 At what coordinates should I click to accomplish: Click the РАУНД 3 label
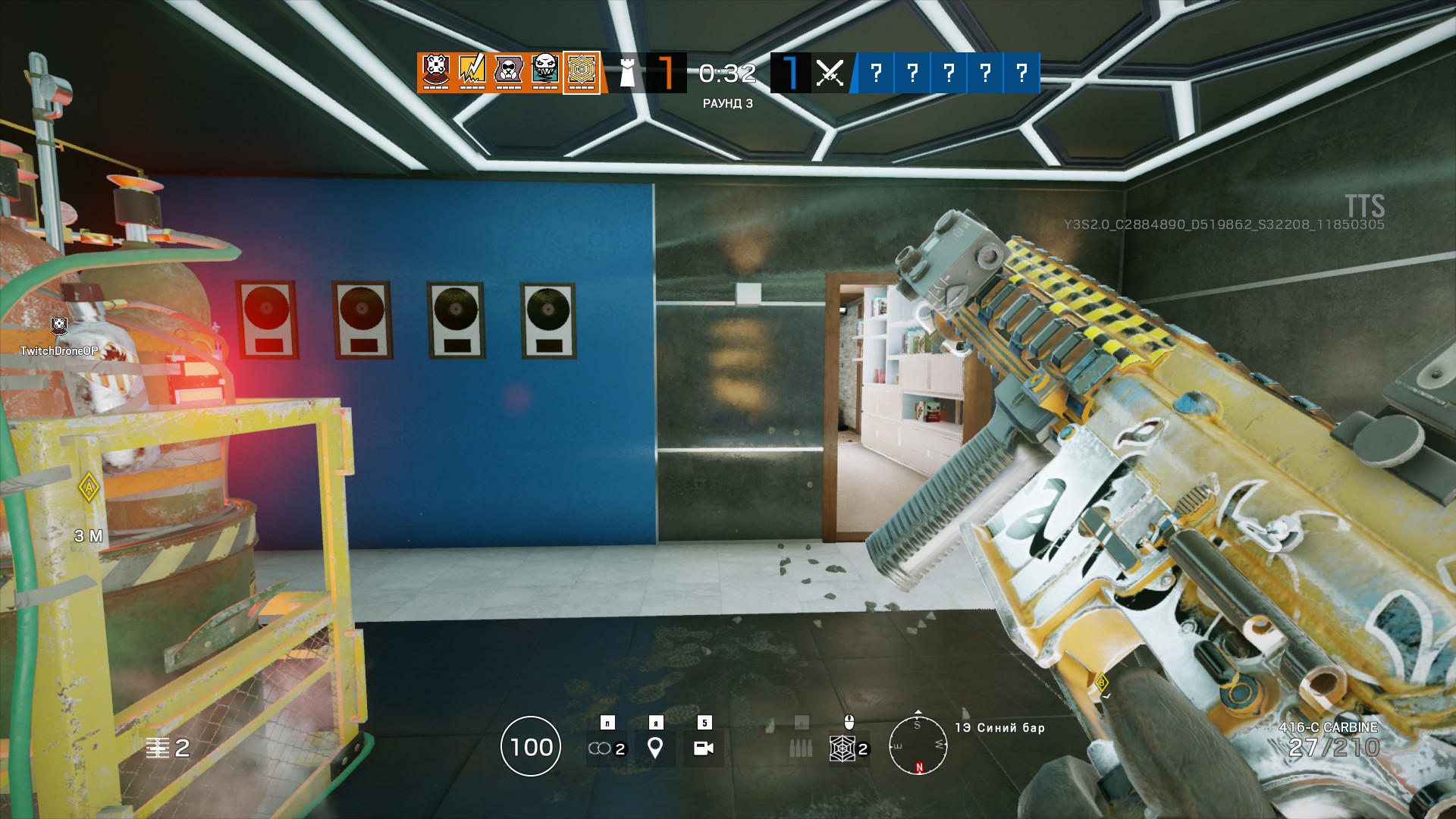pyautogui.click(x=726, y=104)
